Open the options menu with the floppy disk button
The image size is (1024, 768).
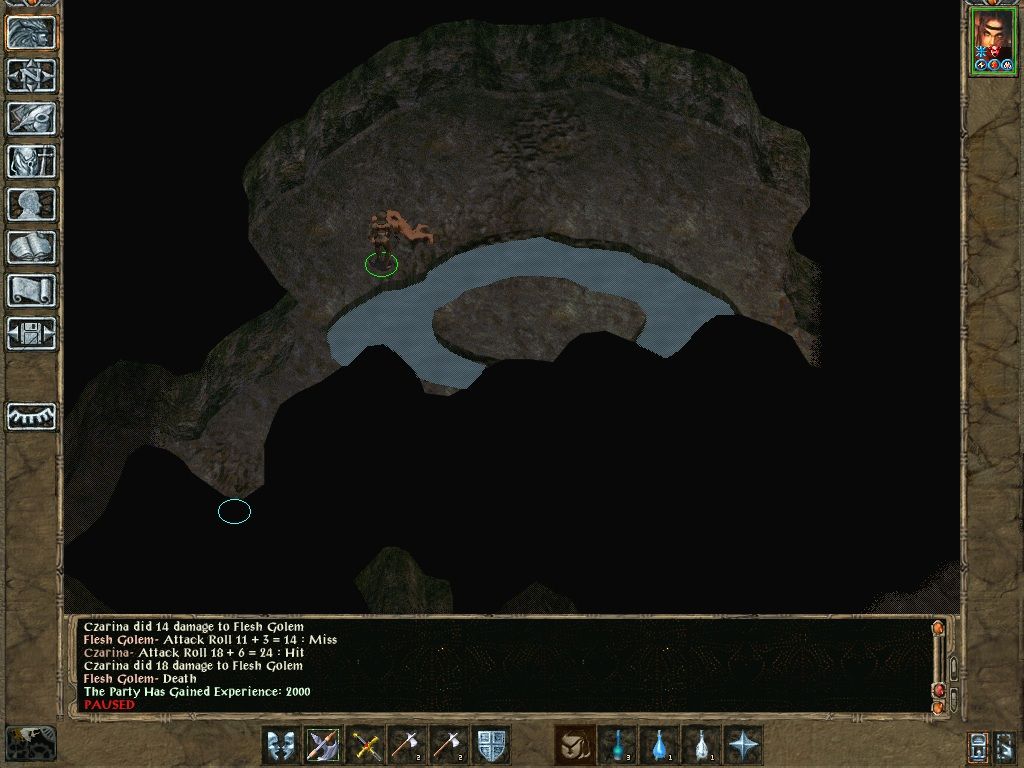point(31,333)
